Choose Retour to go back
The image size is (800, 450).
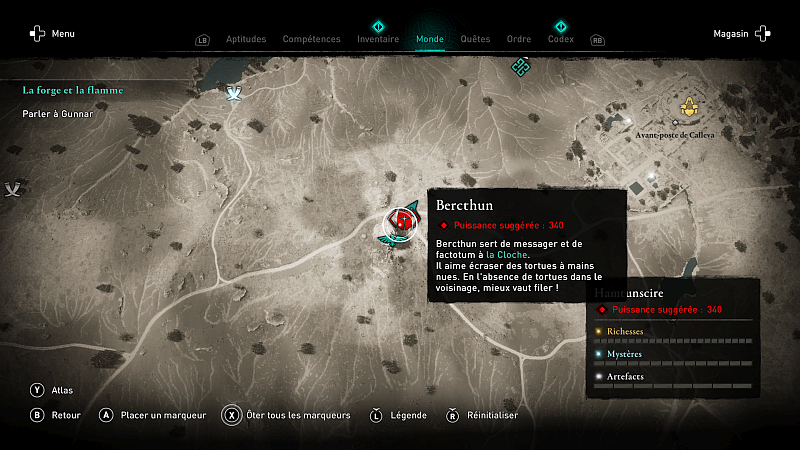pos(55,415)
